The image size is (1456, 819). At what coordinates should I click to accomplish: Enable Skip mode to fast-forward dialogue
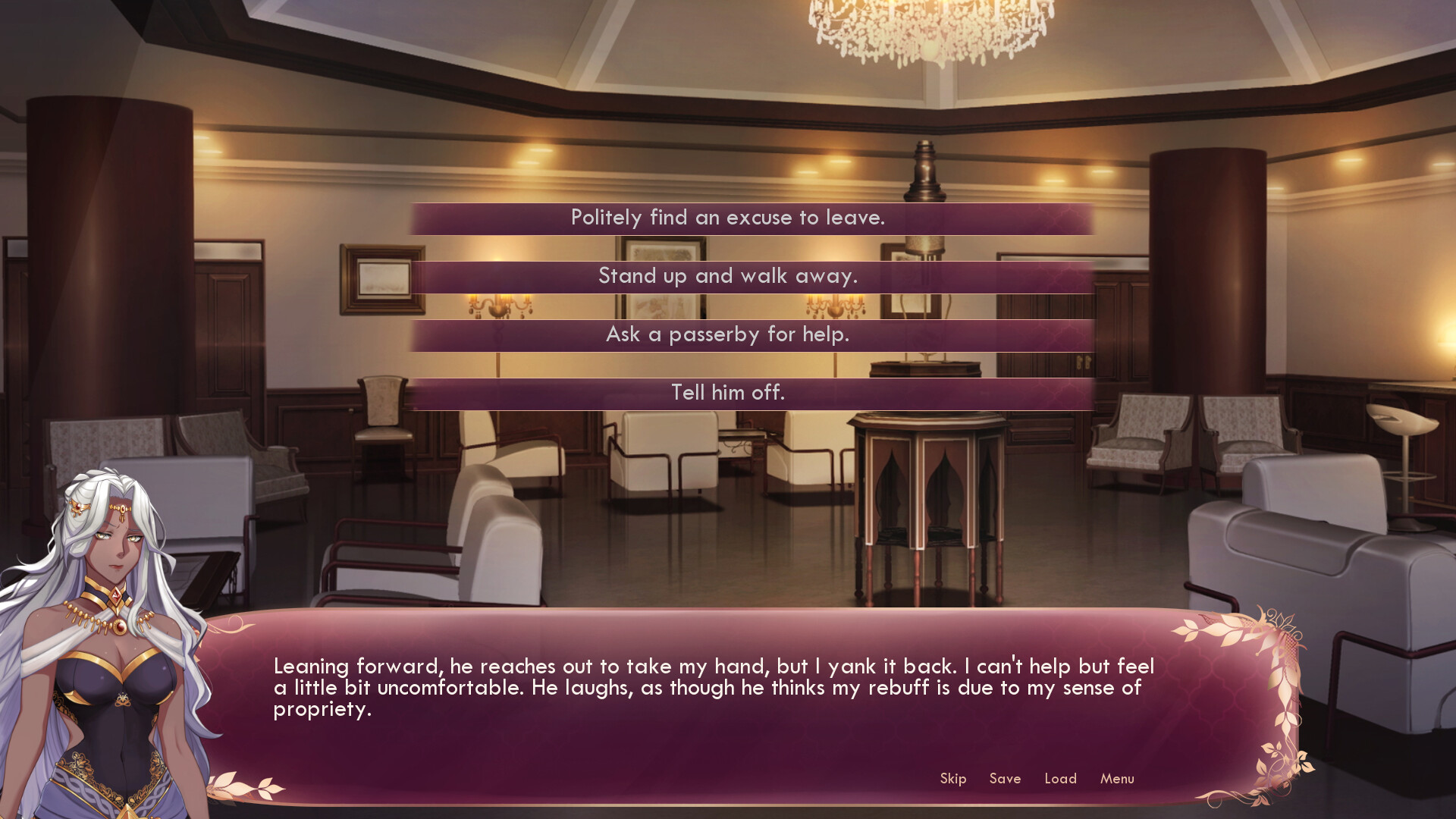952,779
